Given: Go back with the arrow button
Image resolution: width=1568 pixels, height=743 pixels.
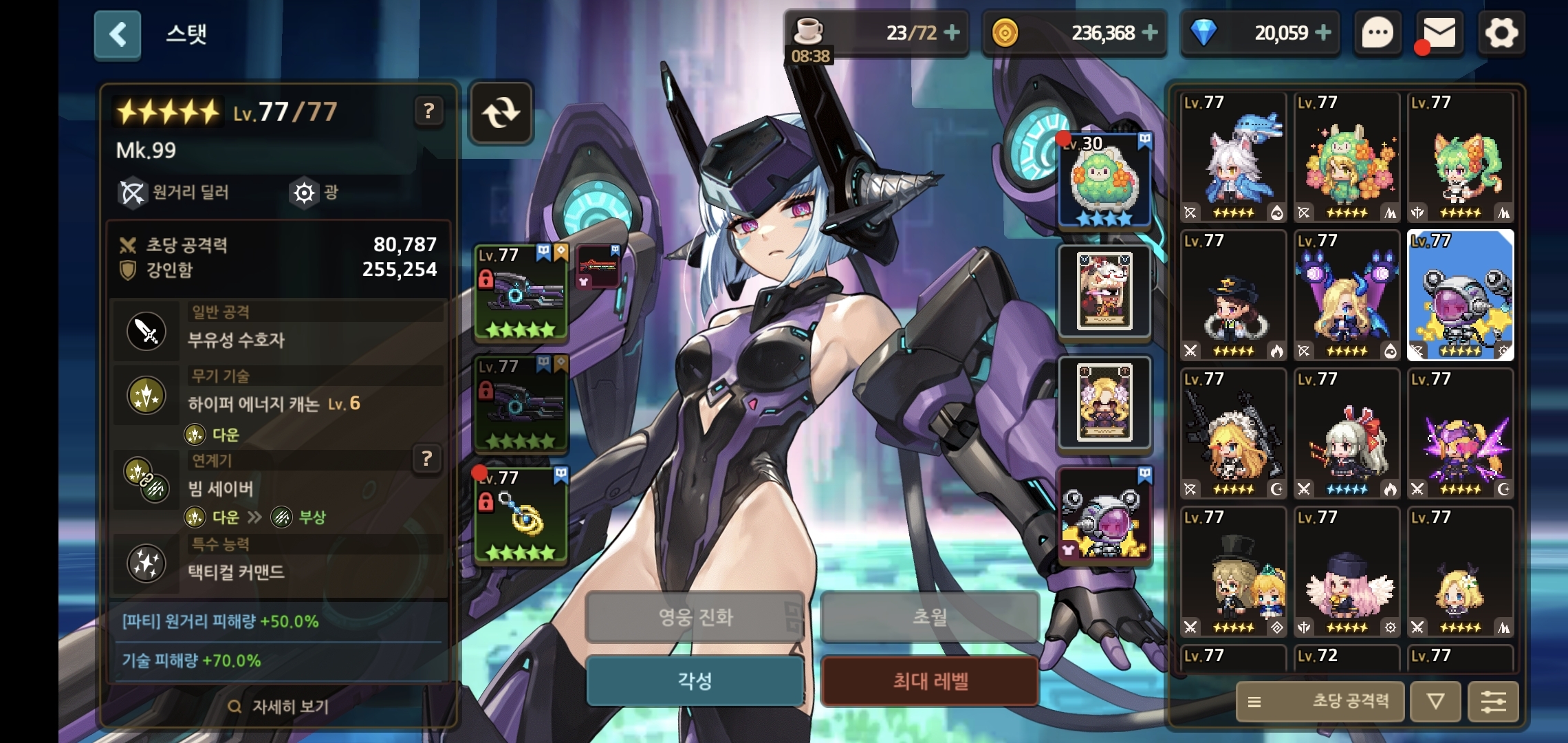Looking at the screenshot, I should coord(118,34).
